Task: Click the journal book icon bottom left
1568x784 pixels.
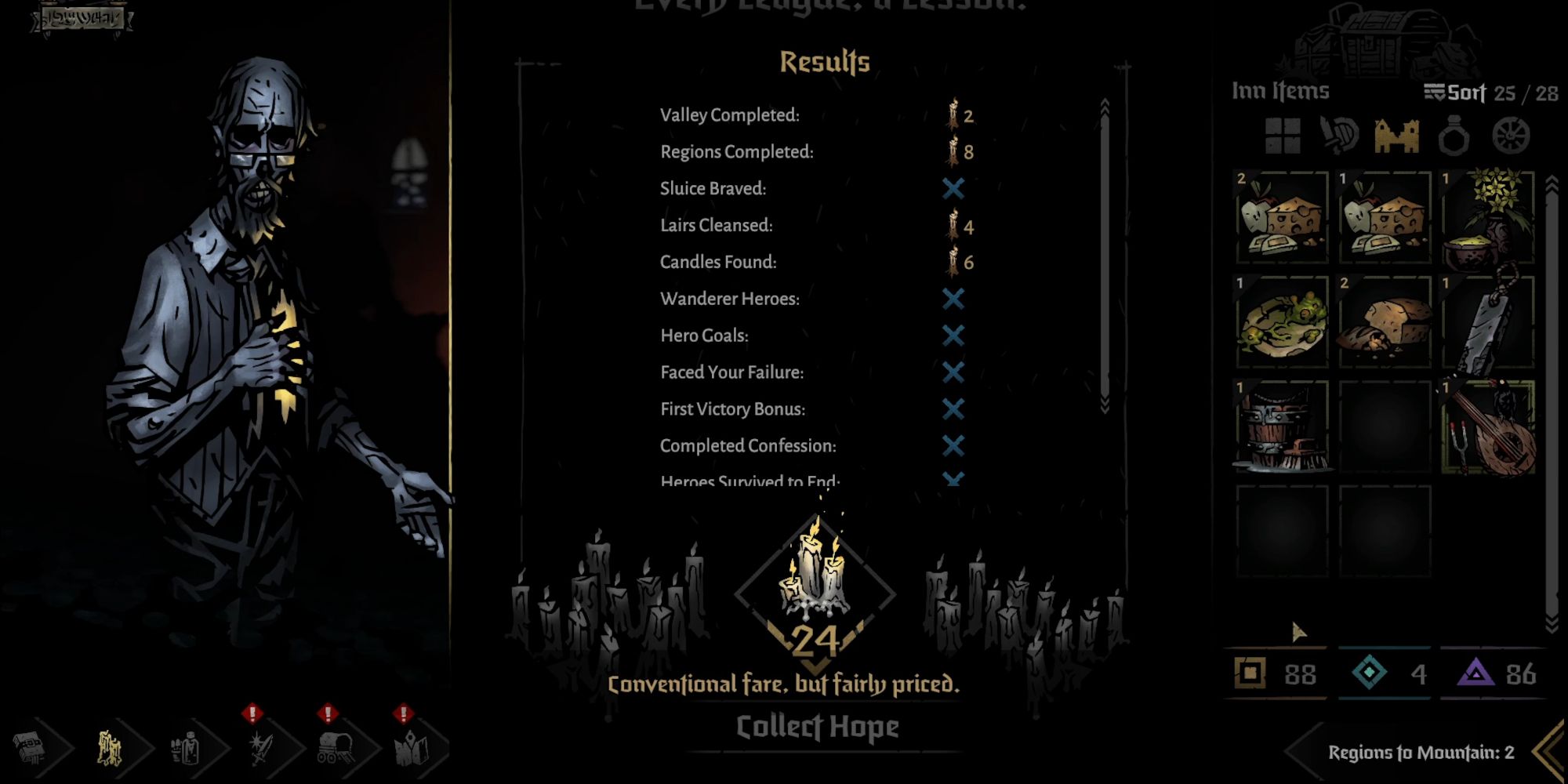Action: pyautogui.click(x=28, y=746)
